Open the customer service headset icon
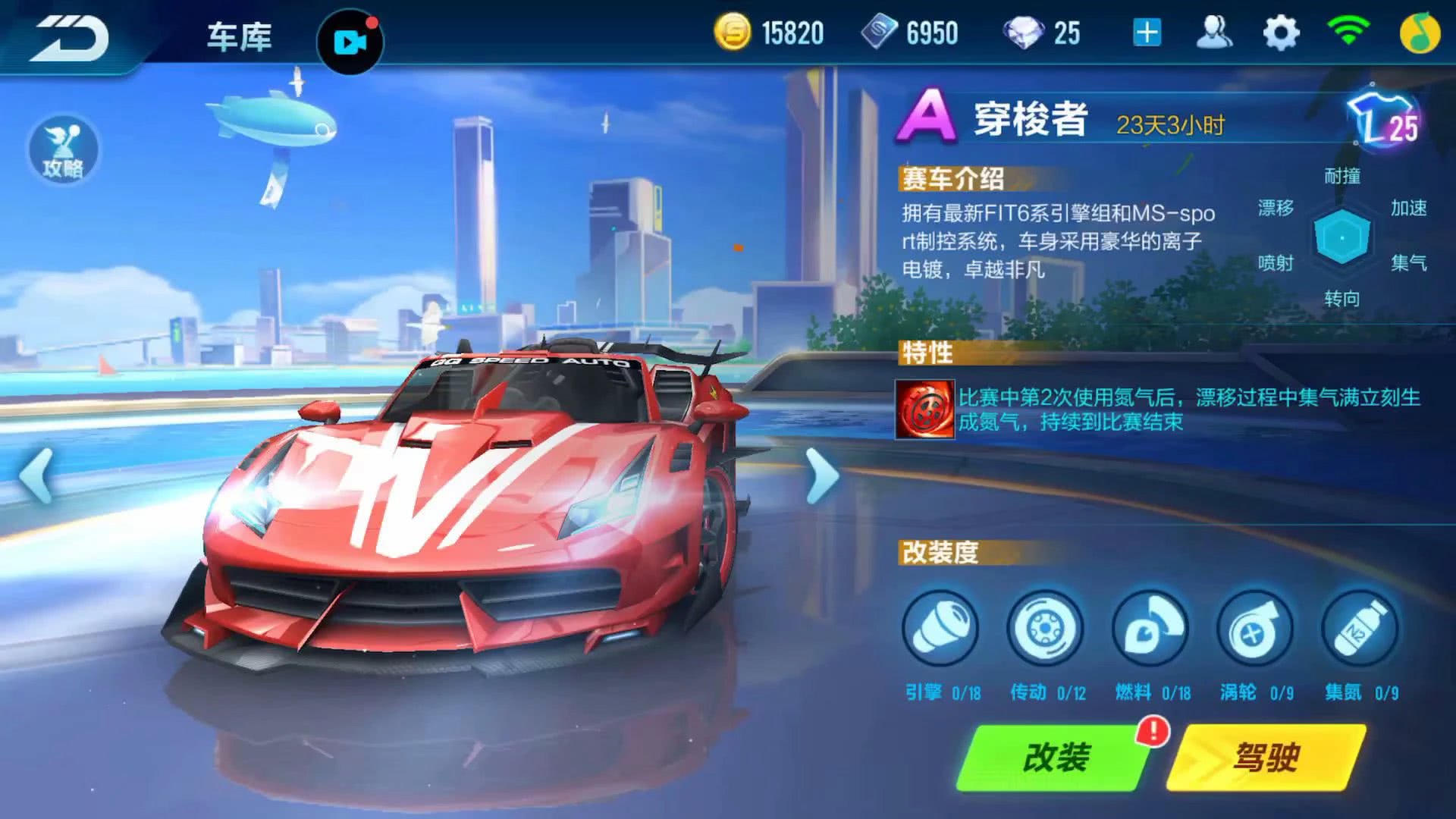This screenshot has height=819, width=1456. pos(1214,33)
